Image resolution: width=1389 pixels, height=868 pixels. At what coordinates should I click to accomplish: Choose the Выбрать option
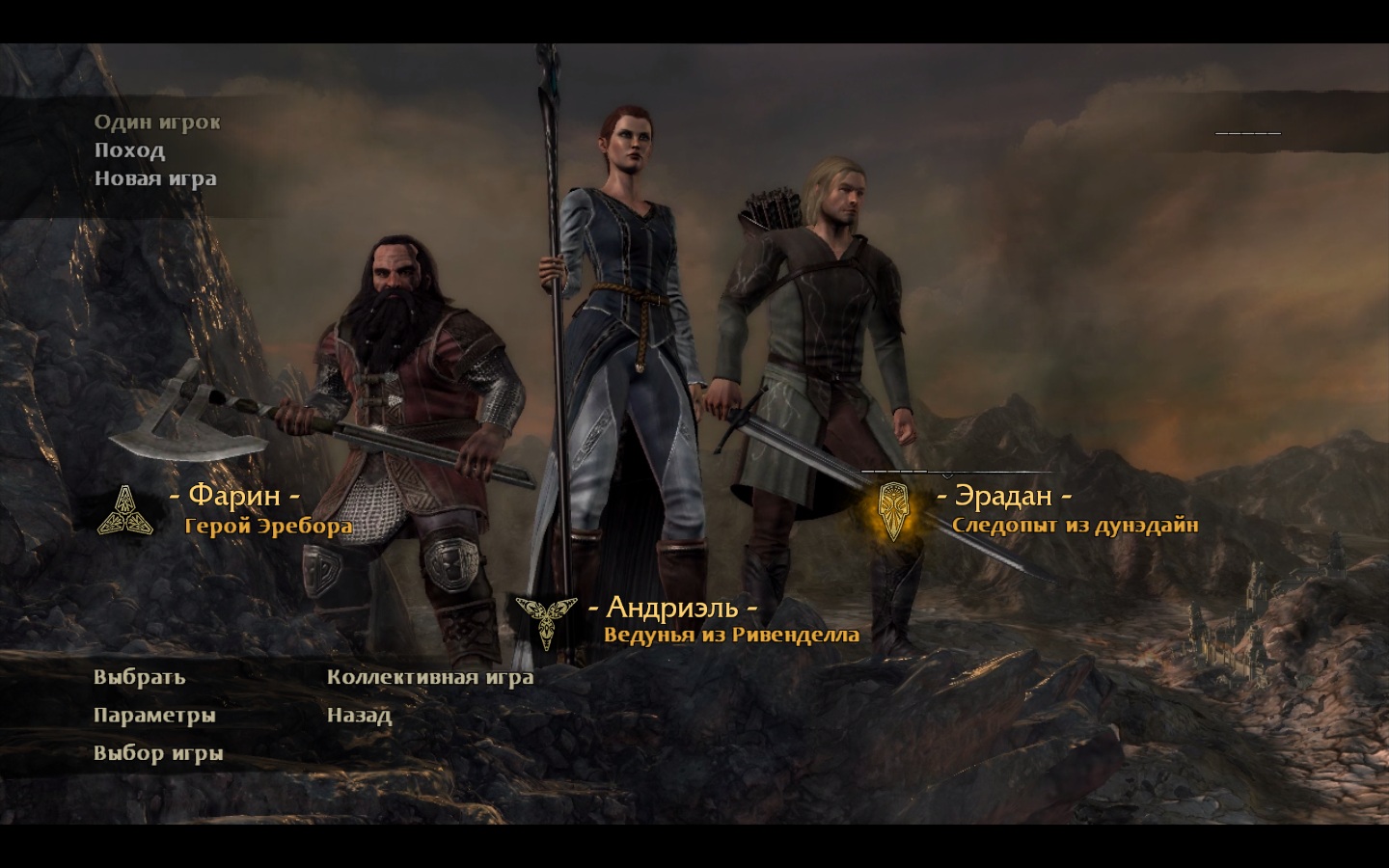(139, 677)
